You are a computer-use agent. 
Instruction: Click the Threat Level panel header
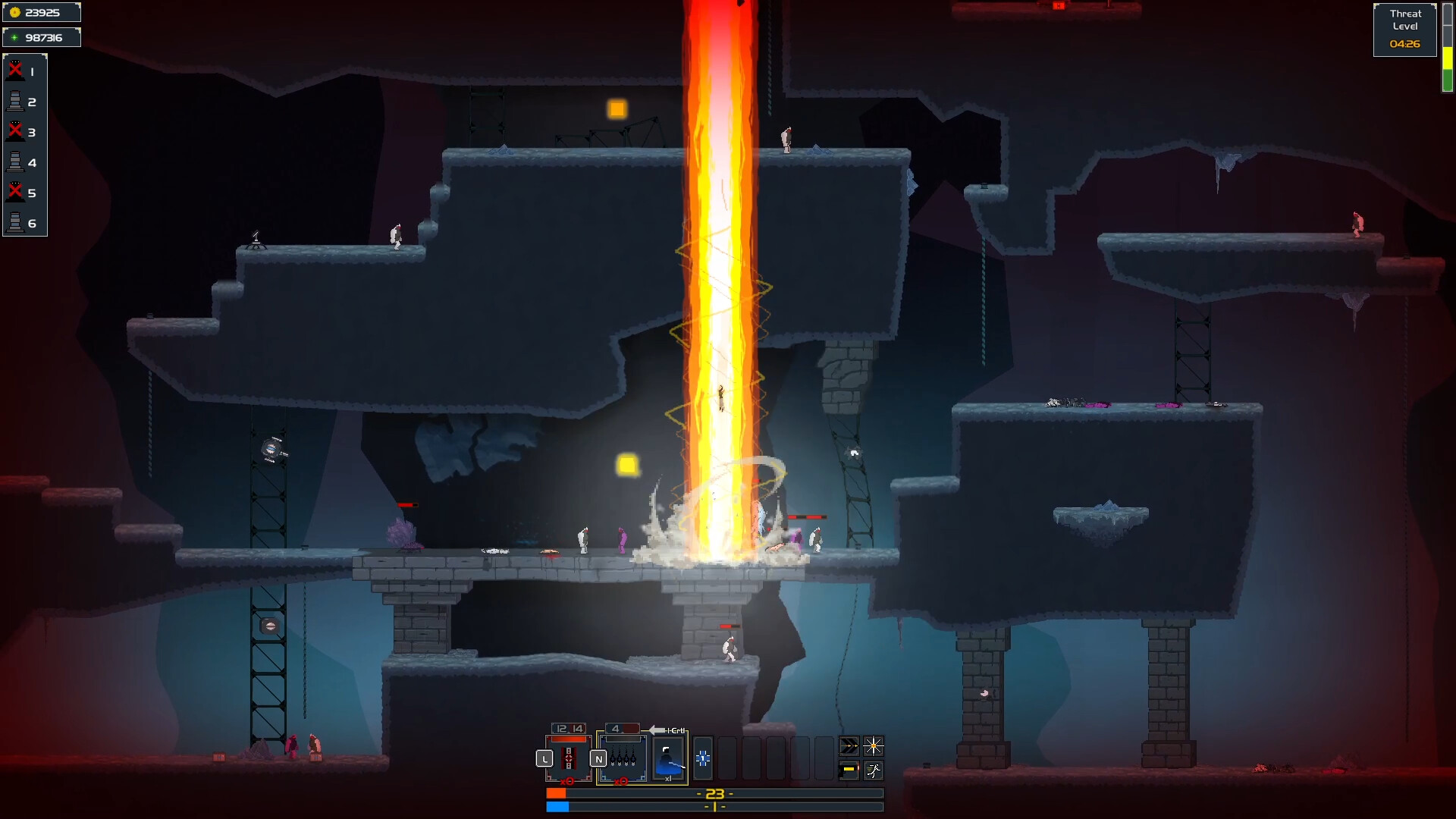tap(1406, 20)
